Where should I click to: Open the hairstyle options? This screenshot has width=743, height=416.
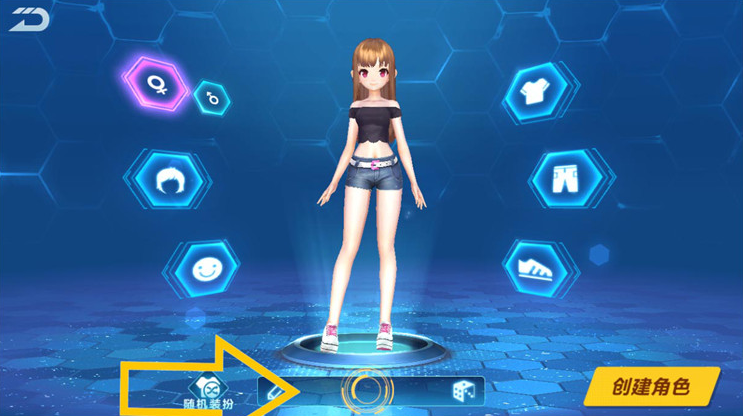point(168,180)
